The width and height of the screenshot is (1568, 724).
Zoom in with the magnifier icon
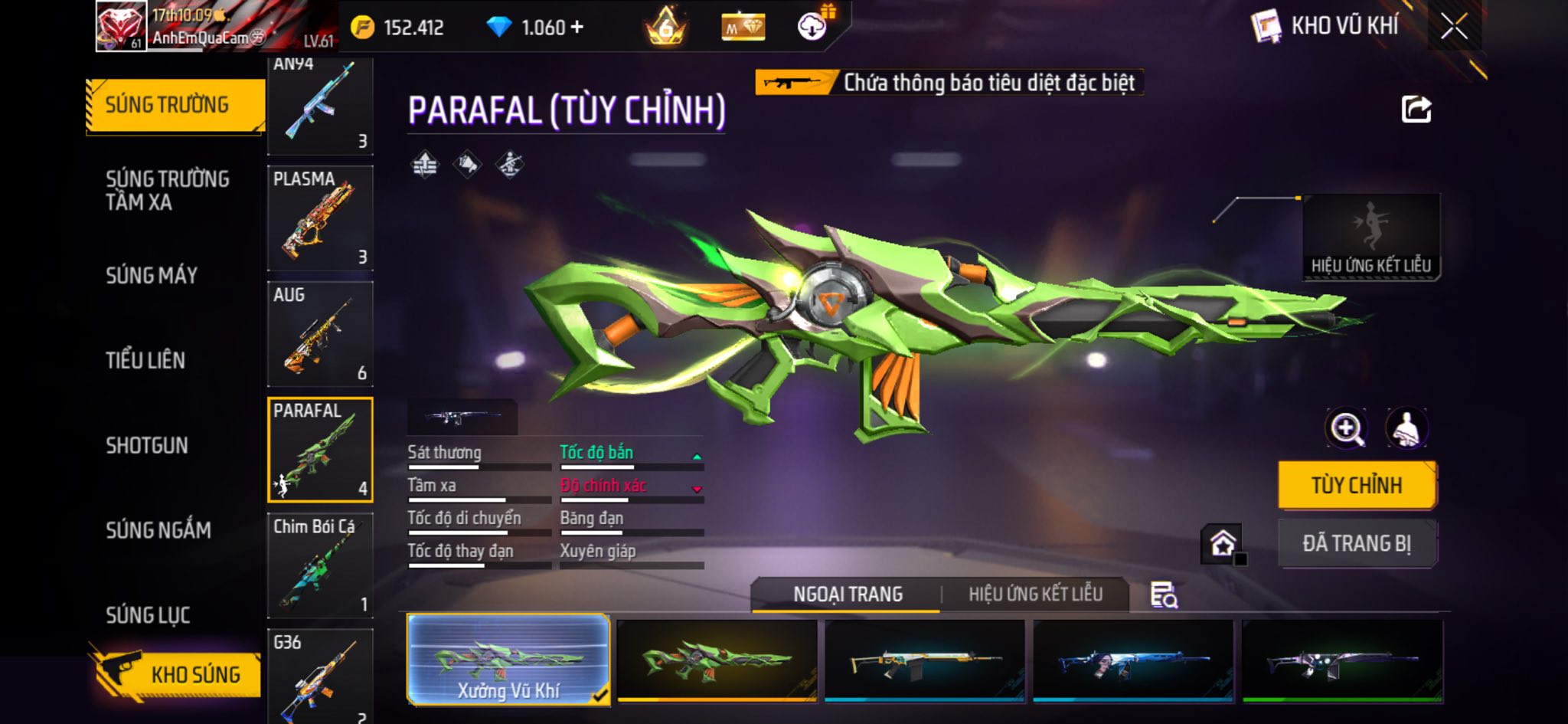pyautogui.click(x=1346, y=428)
